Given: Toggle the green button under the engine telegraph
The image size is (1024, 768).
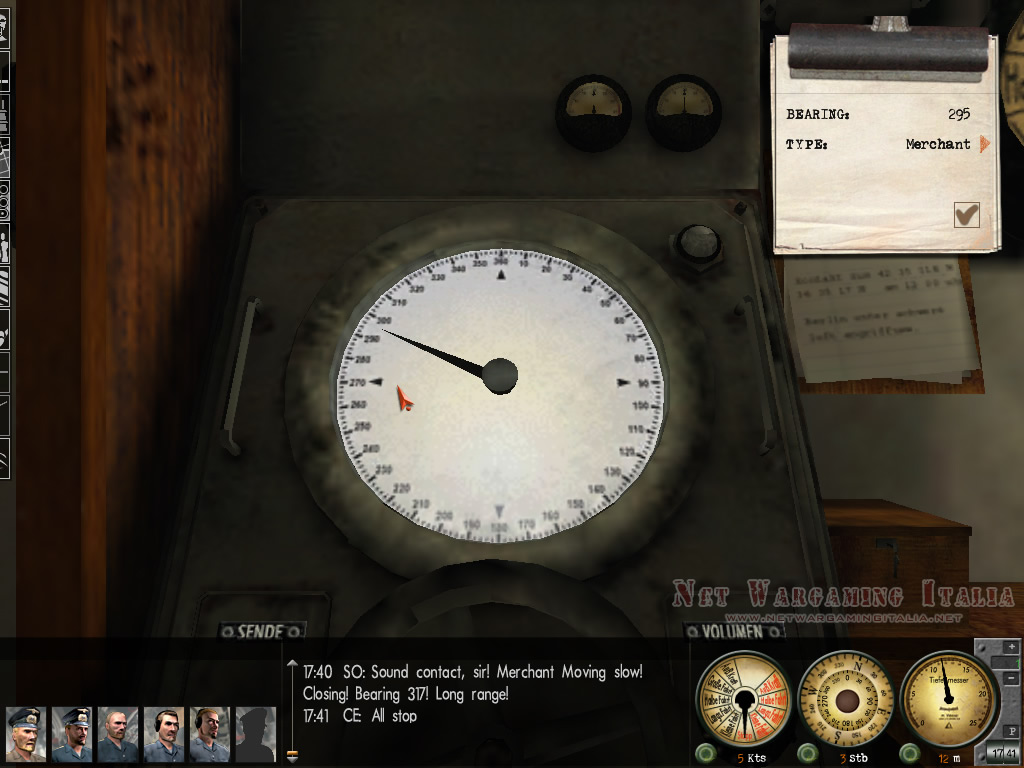Looking at the screenshot, I should click(x=705, y=753).
